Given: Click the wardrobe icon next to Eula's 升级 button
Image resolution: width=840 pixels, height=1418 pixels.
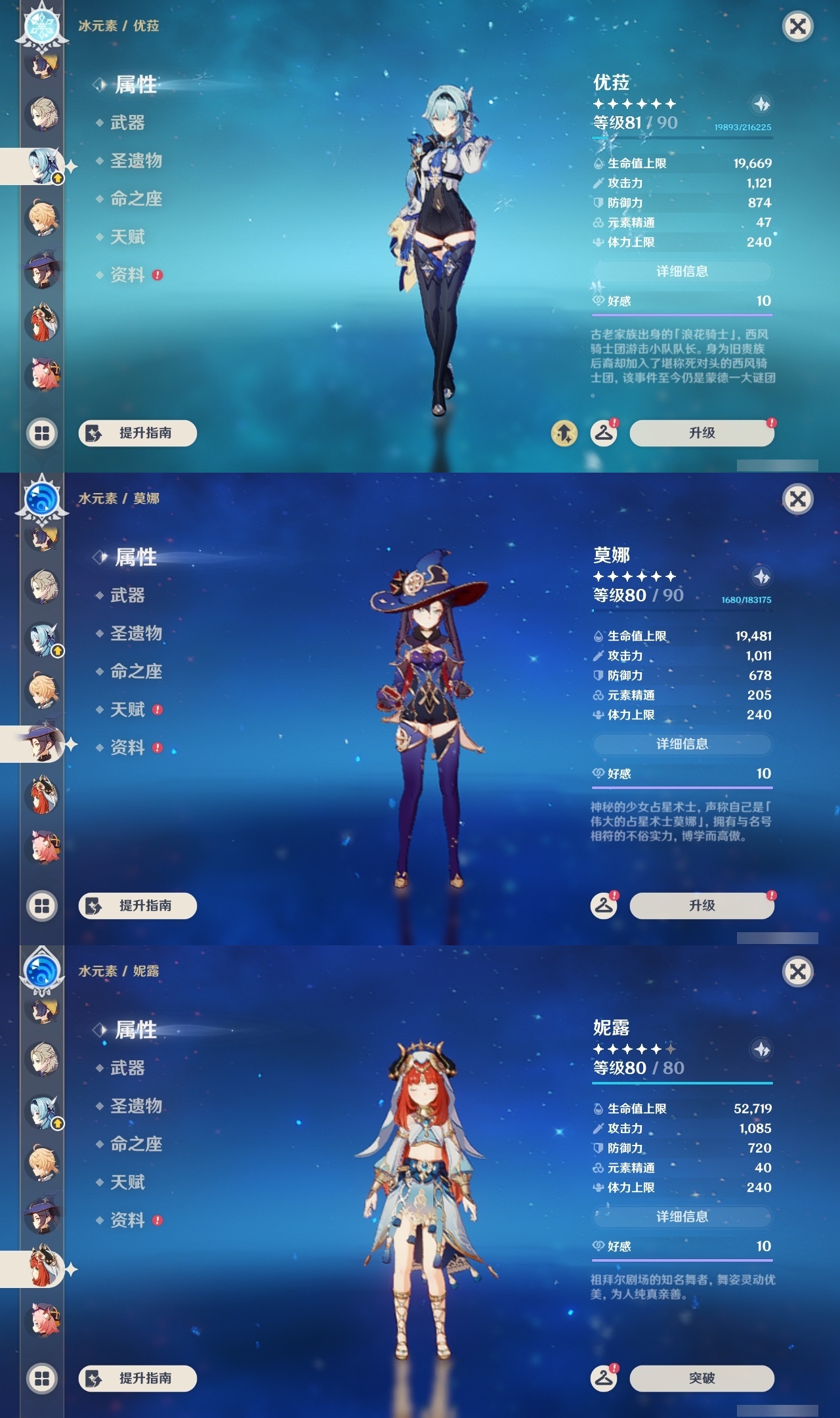Looking at the screenshot, I should 605,434.
